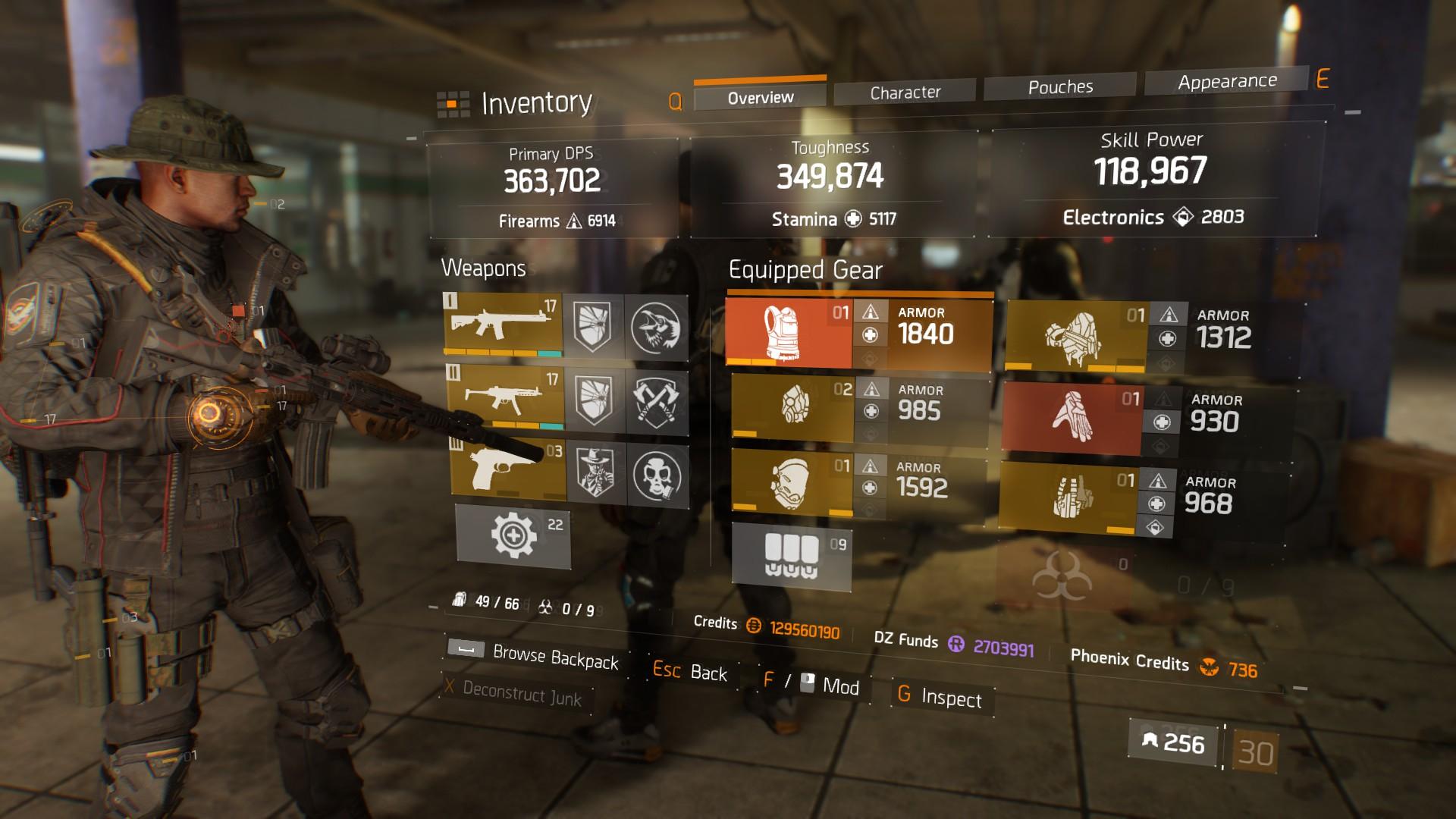
Task: Switch to the Character tab
Action: click(x=905, y=93)
